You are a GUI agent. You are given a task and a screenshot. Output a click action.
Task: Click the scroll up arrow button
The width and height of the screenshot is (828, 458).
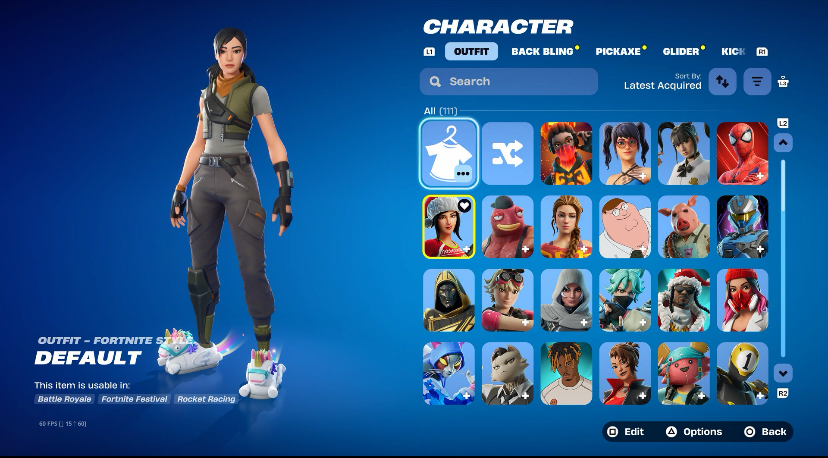click(783, 143)
